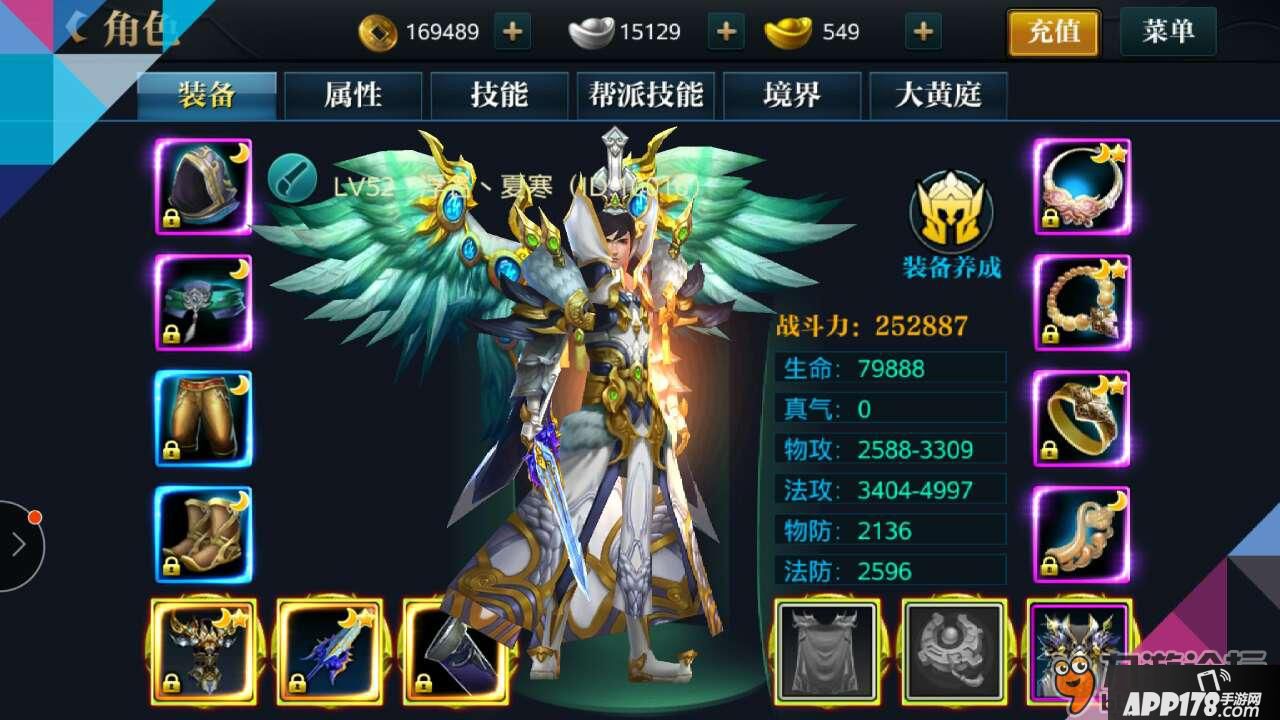This screenshot has height=720, width=1280.
Task: Show the 境界 tab
Action: pos(791,95)
